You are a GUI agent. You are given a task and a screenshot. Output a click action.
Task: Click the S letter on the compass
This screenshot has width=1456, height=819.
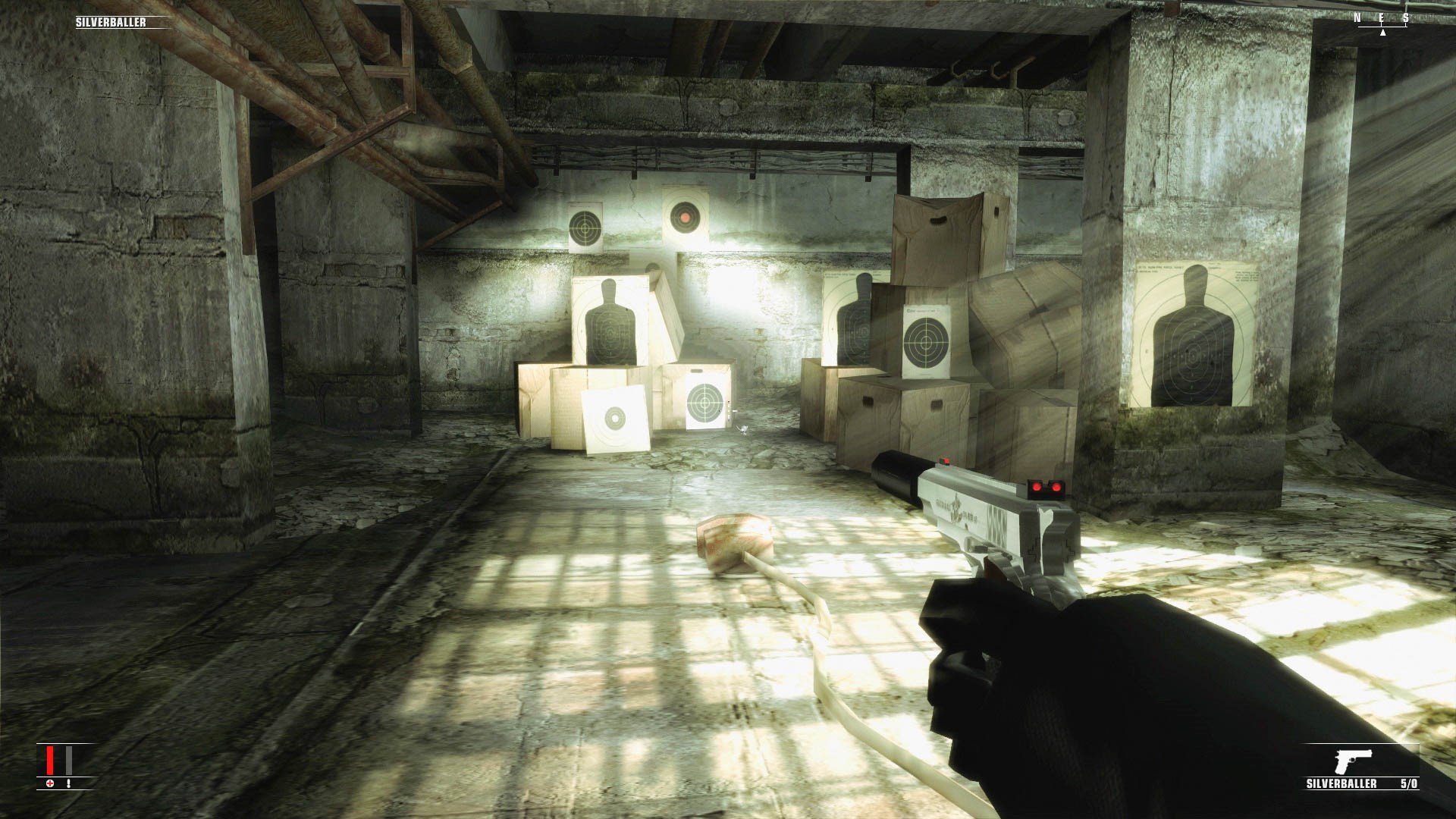click(x=1407, y=17)
